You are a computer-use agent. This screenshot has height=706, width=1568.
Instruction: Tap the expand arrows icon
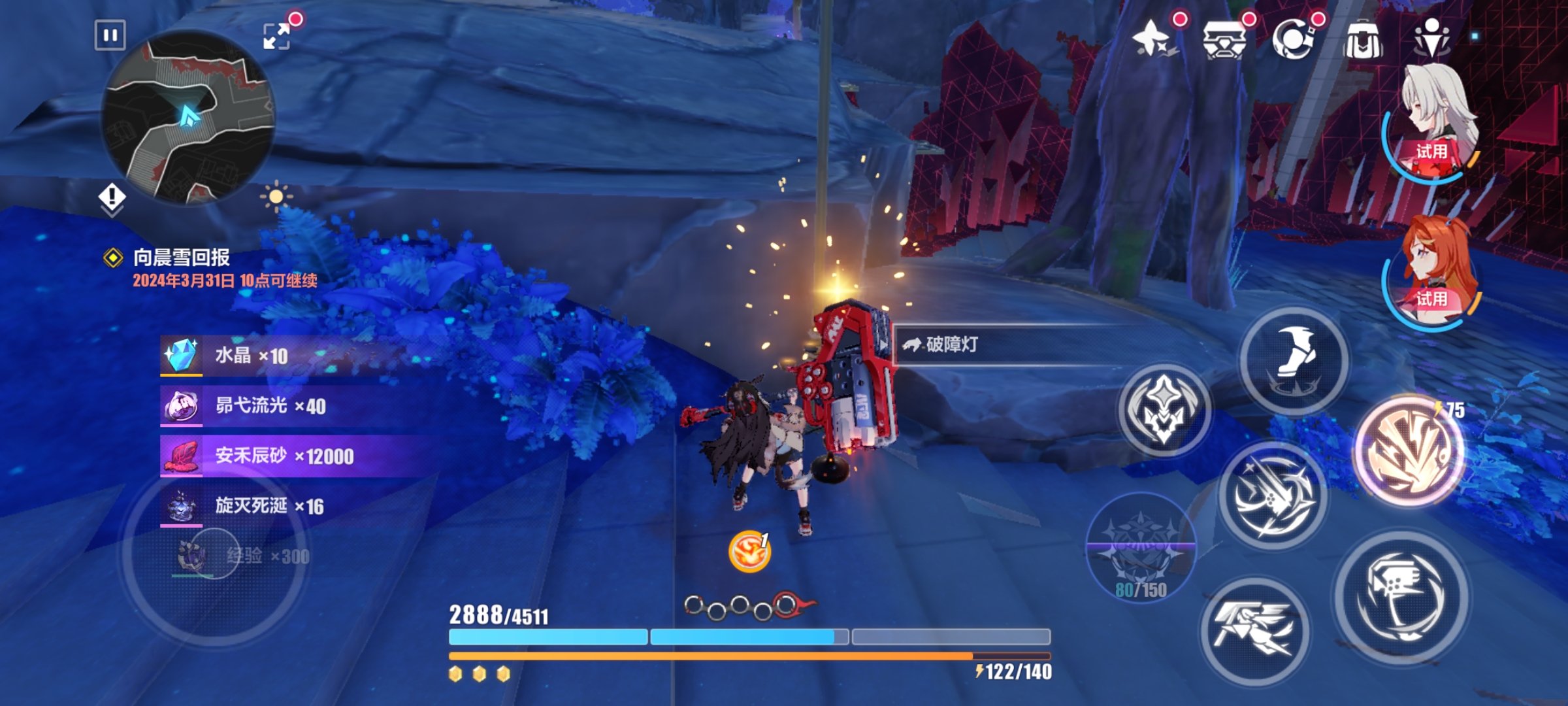pos(276,36)
